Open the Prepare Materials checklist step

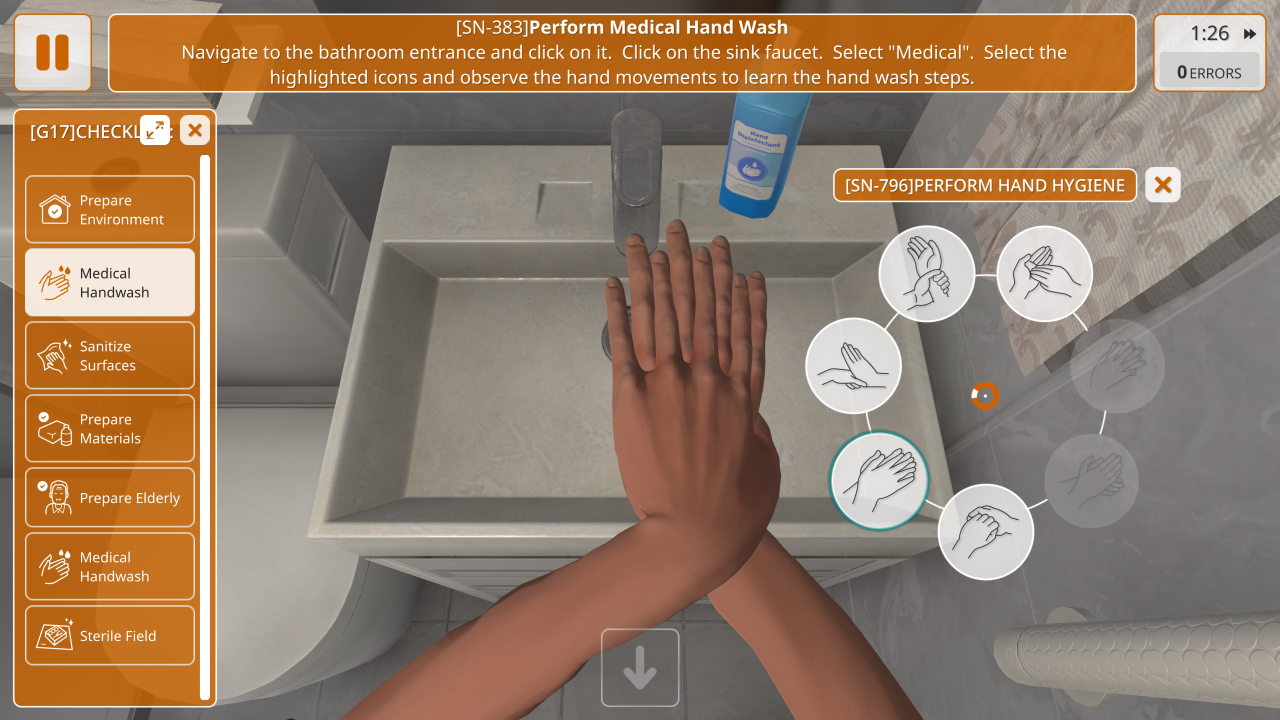(110, 429)
